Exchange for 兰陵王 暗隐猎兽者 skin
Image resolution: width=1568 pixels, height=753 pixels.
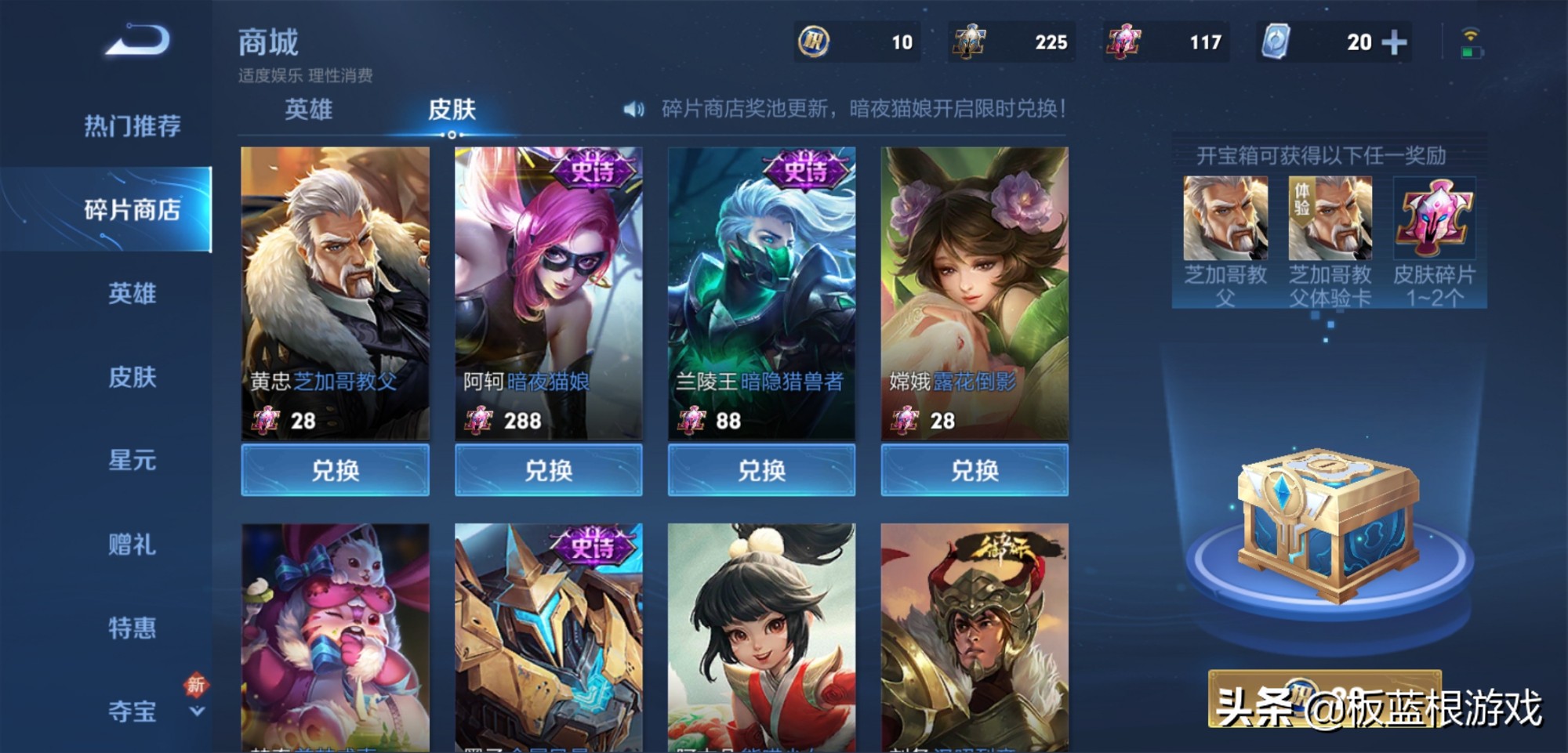point(761,470)
